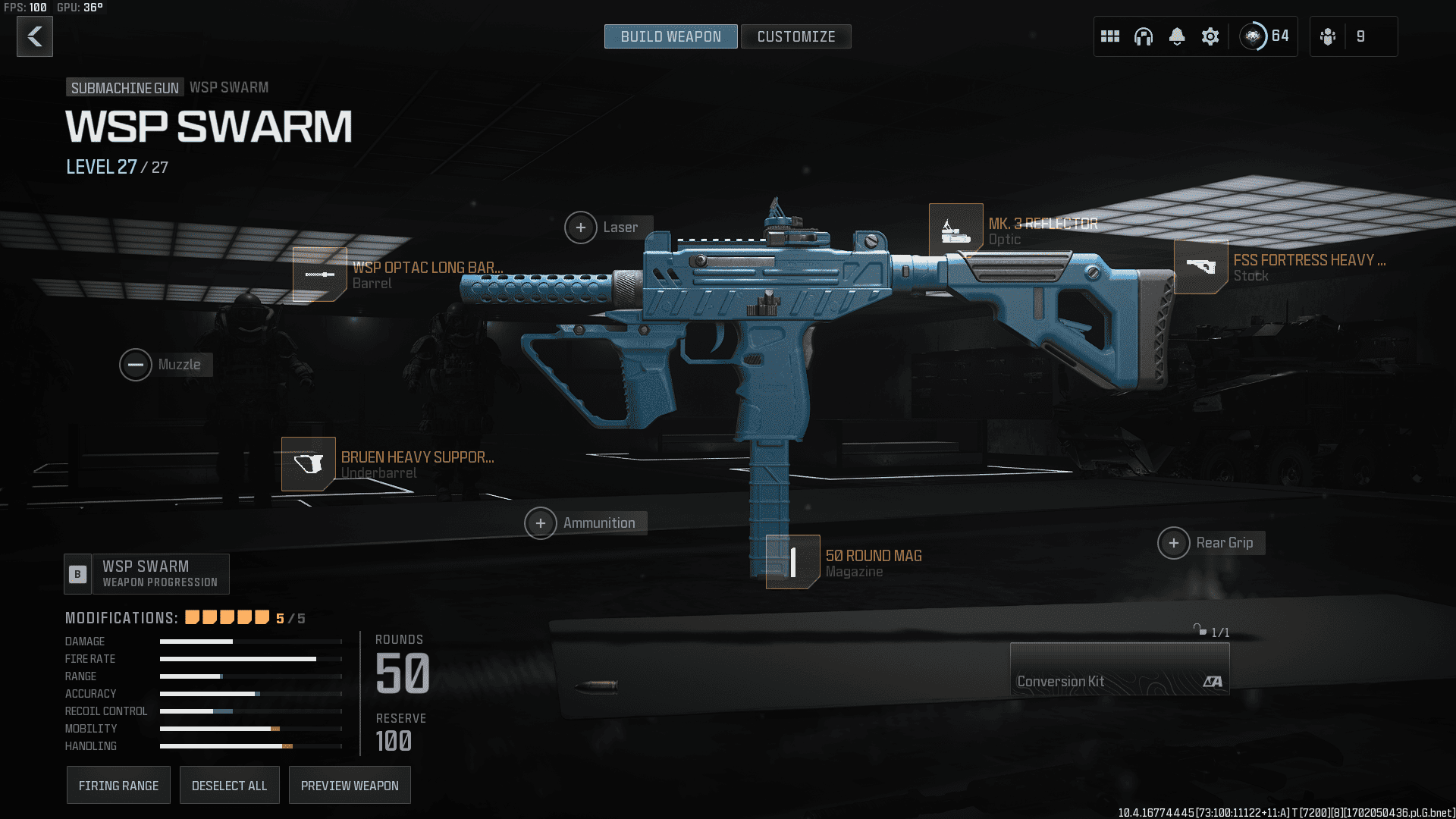Open the FSS Fortress Heavy stock slot
This screenshot has width=1456, height=819.
[x=1200, y=267]
